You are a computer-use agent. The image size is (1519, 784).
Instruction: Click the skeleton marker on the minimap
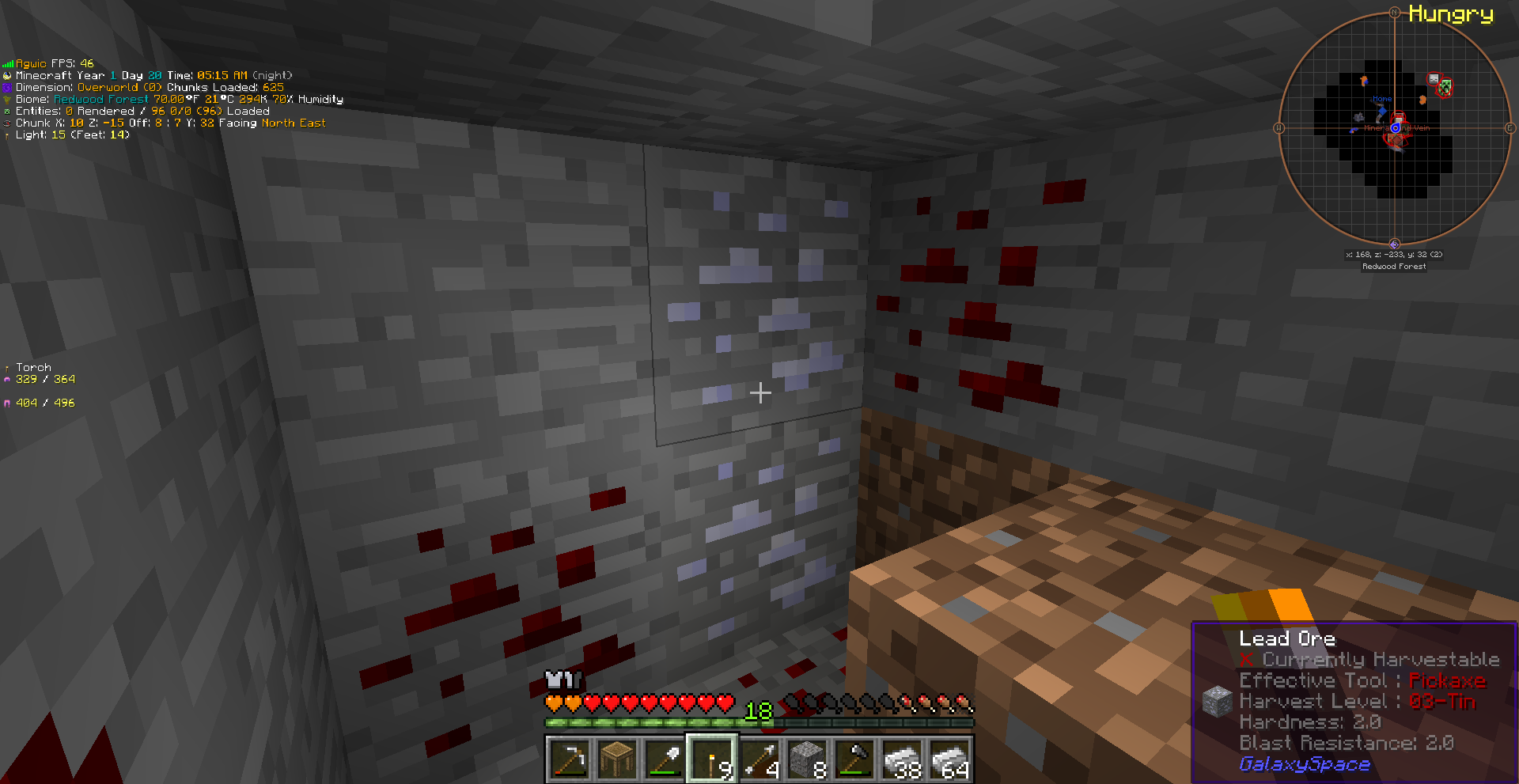pos(1433,79)
